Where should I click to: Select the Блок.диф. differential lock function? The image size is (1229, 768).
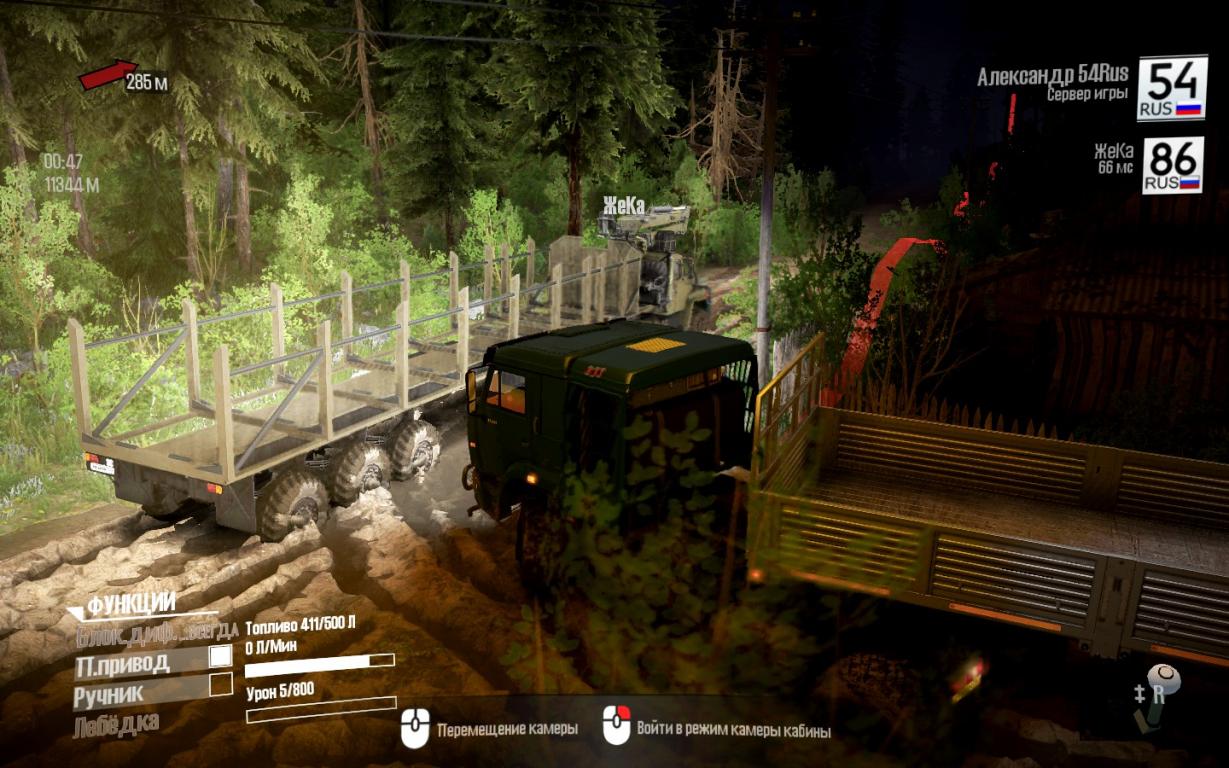click(x=156, y=631)
